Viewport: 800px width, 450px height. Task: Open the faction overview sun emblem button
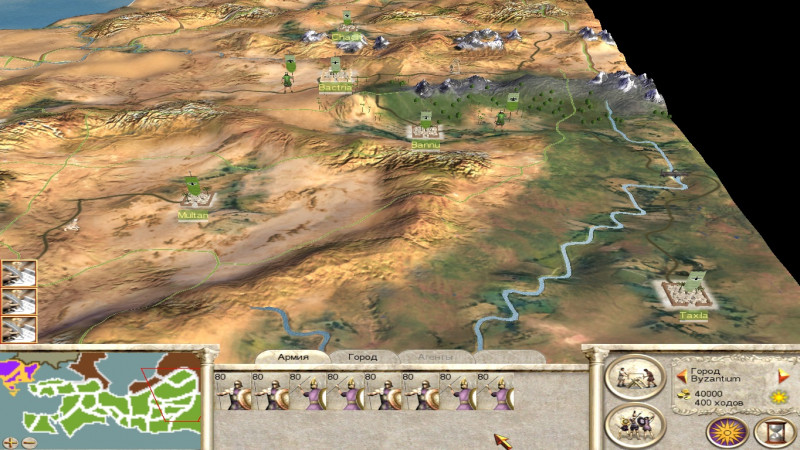click(x=727, y=431)
